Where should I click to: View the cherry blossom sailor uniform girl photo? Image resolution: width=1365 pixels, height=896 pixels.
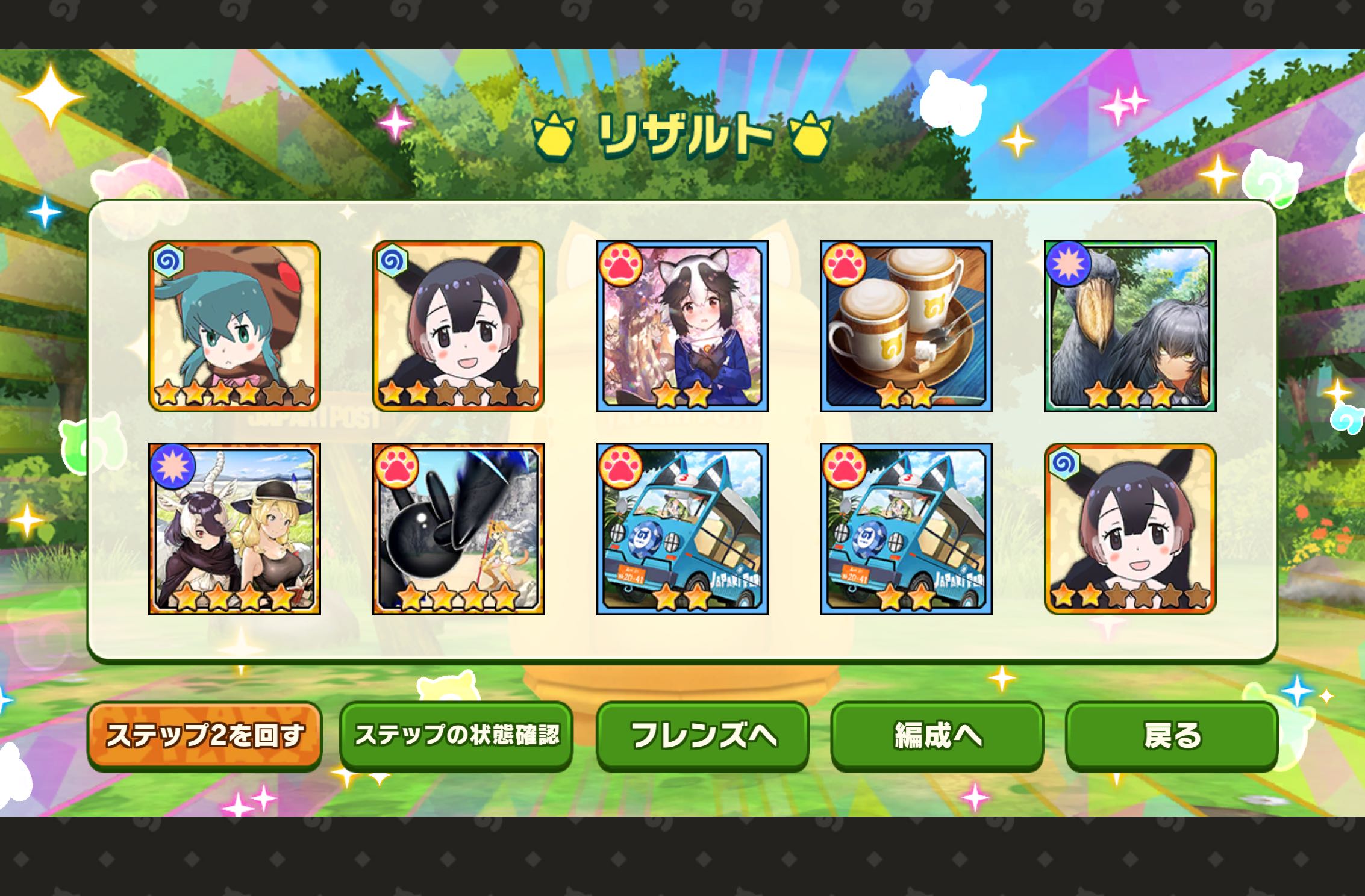pos(682,326)
